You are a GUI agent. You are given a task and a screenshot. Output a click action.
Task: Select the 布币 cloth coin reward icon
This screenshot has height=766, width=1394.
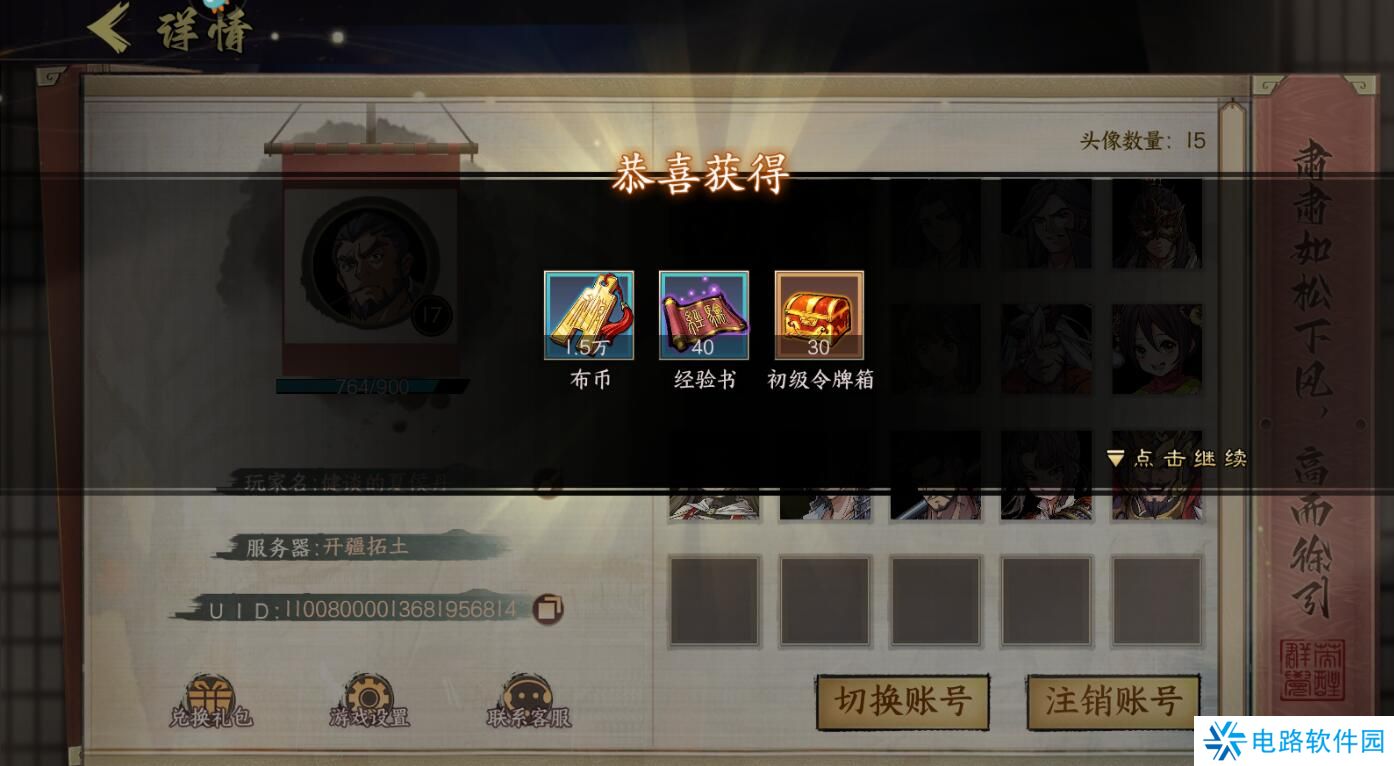(589, 315)
